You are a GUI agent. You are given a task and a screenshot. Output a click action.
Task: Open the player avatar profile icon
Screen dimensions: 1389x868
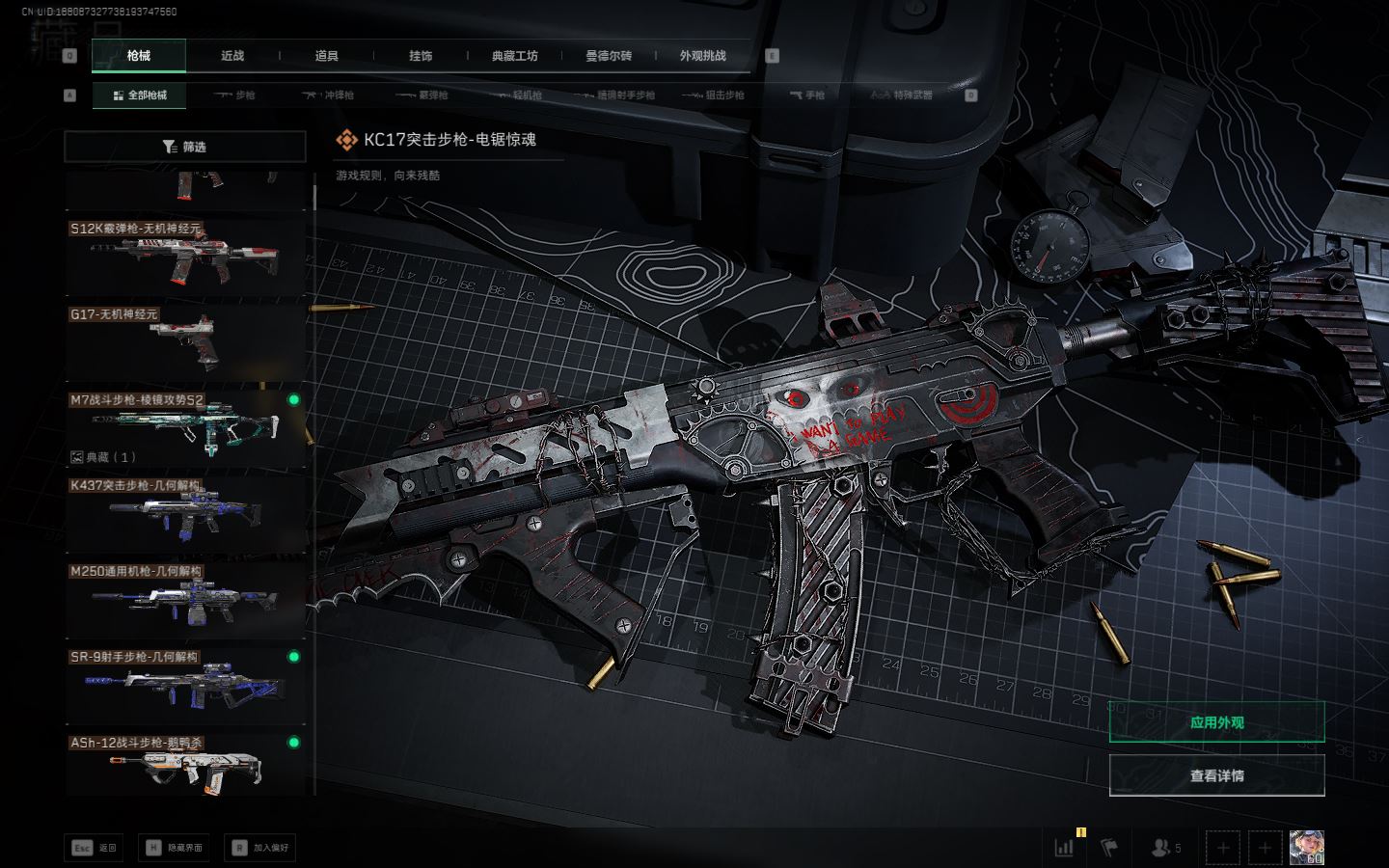[x=1306, y=848]
